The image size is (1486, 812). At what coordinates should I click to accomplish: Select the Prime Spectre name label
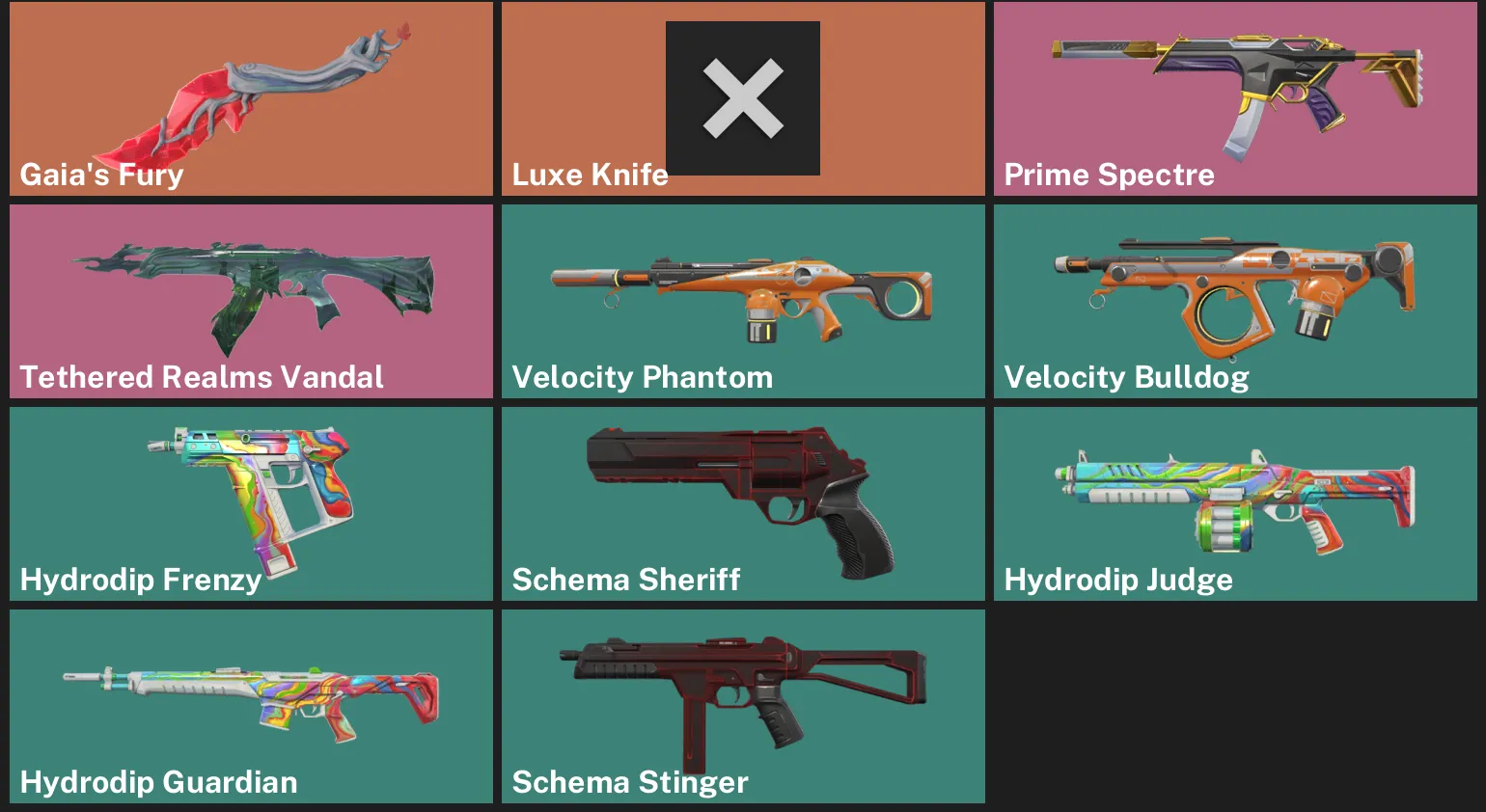[1108, 176]
